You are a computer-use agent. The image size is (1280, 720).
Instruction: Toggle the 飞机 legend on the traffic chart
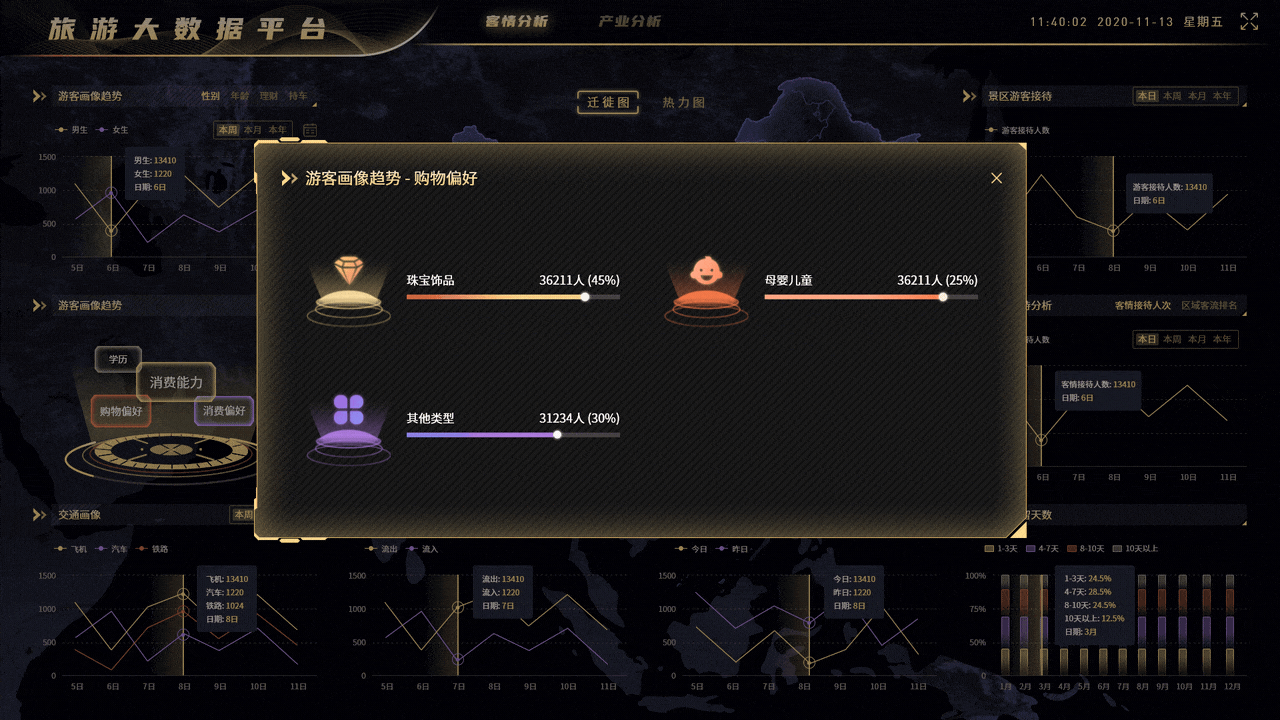pos(72,548)
